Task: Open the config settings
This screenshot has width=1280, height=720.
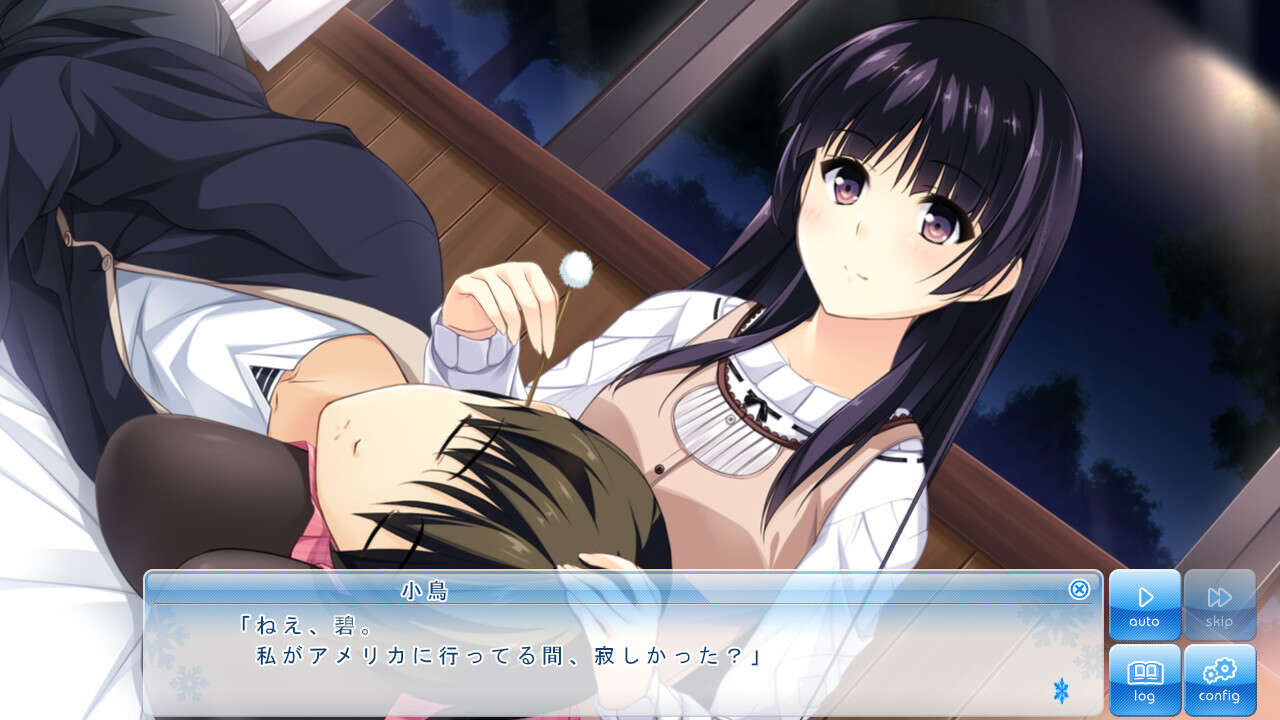Action: point(1219,679)
